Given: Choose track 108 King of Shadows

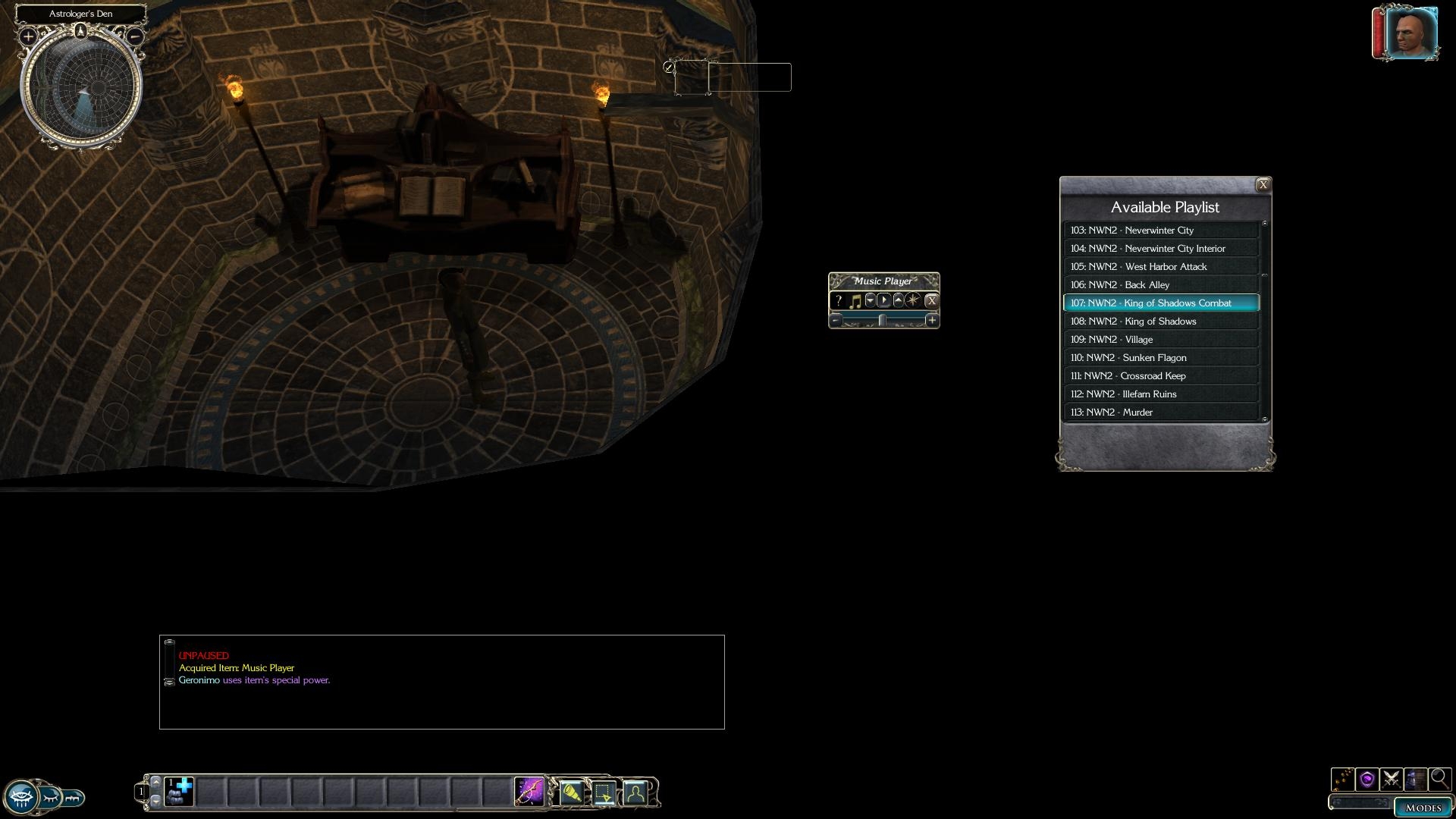Looking at the screenshot, I should (1160, 322).
